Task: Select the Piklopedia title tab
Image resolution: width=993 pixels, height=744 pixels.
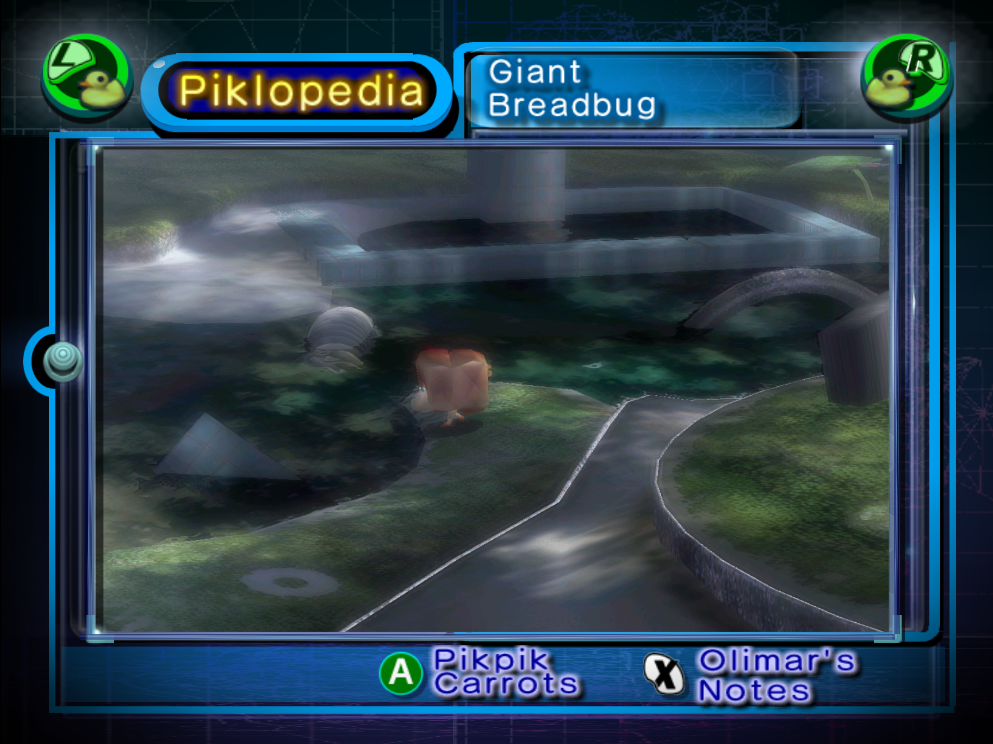Action: [300, 92]
